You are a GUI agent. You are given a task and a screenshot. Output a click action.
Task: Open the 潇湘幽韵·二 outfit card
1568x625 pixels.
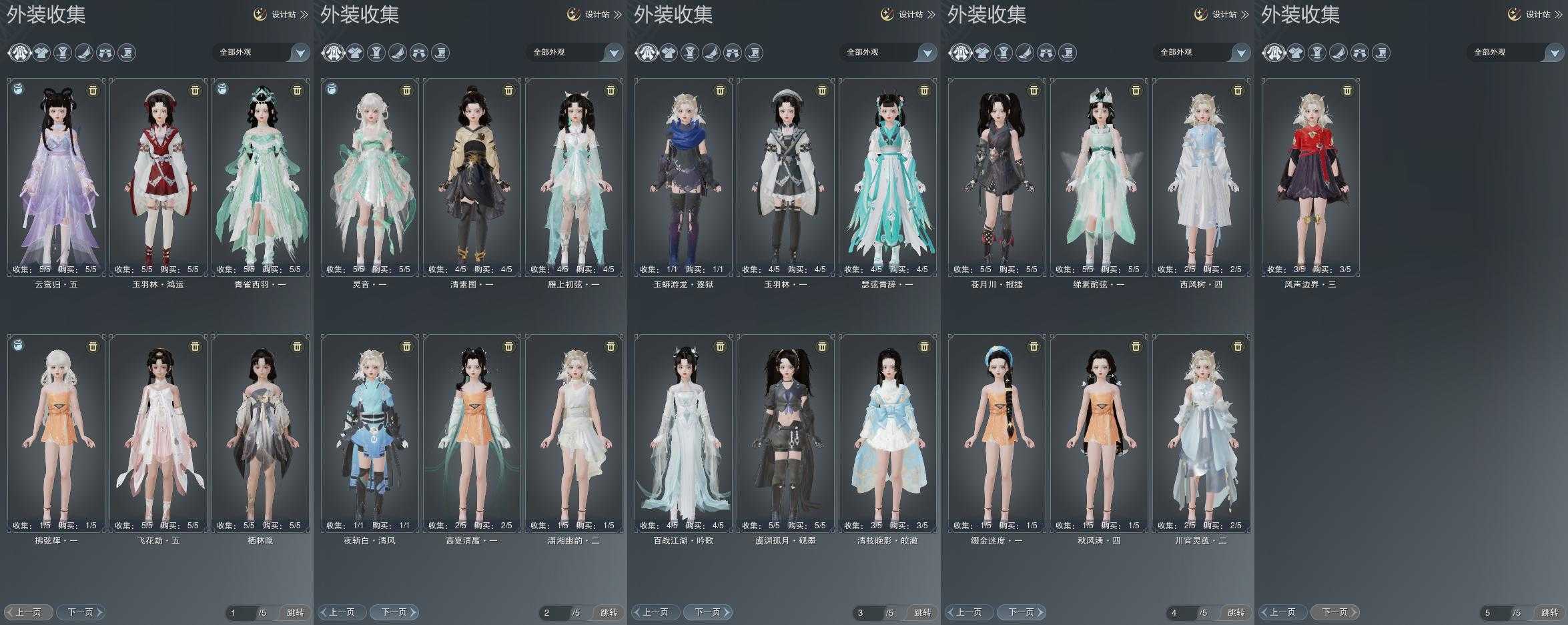coord(574,433)
